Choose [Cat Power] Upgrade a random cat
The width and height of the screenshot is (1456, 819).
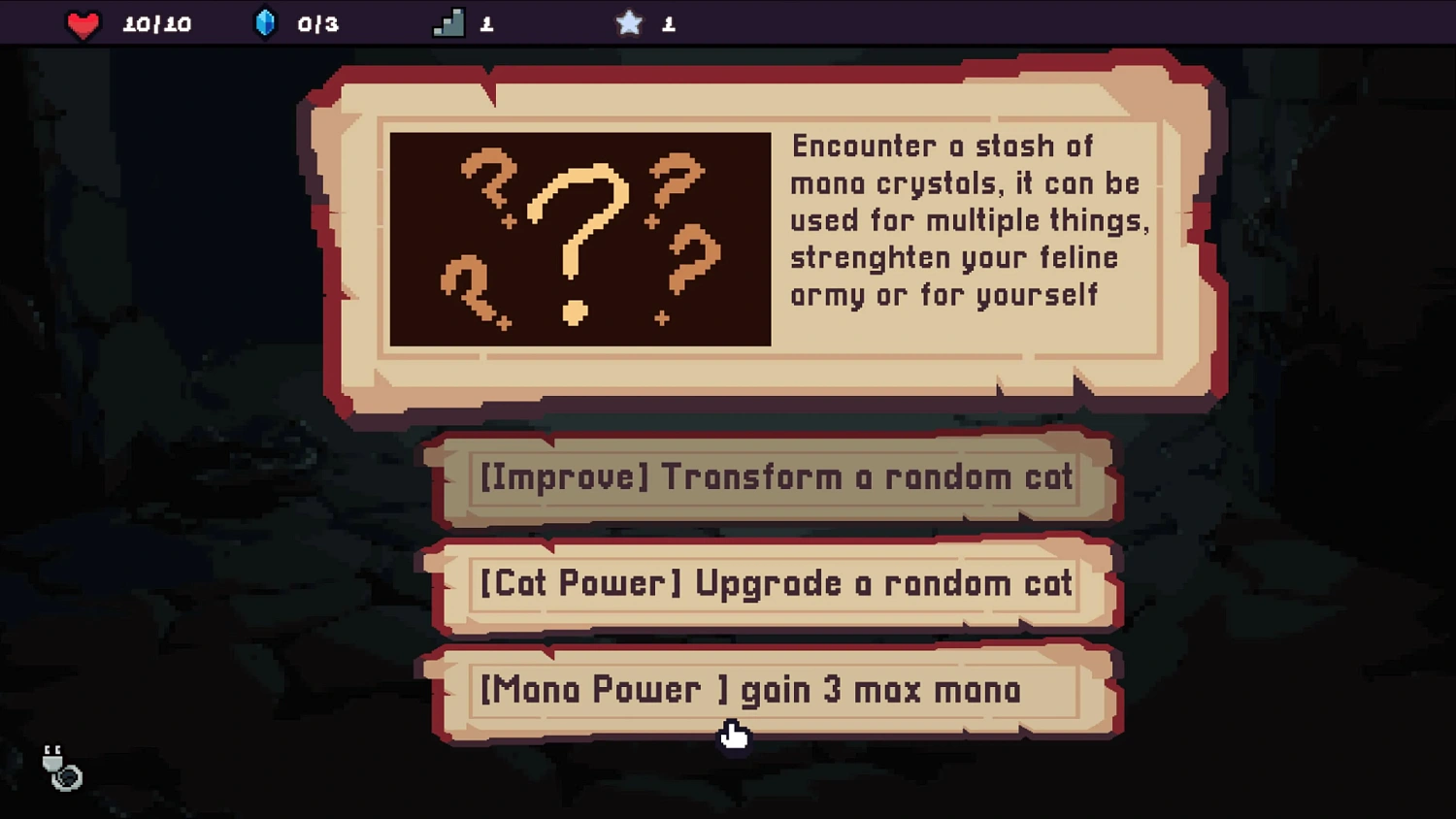(774, 584)
